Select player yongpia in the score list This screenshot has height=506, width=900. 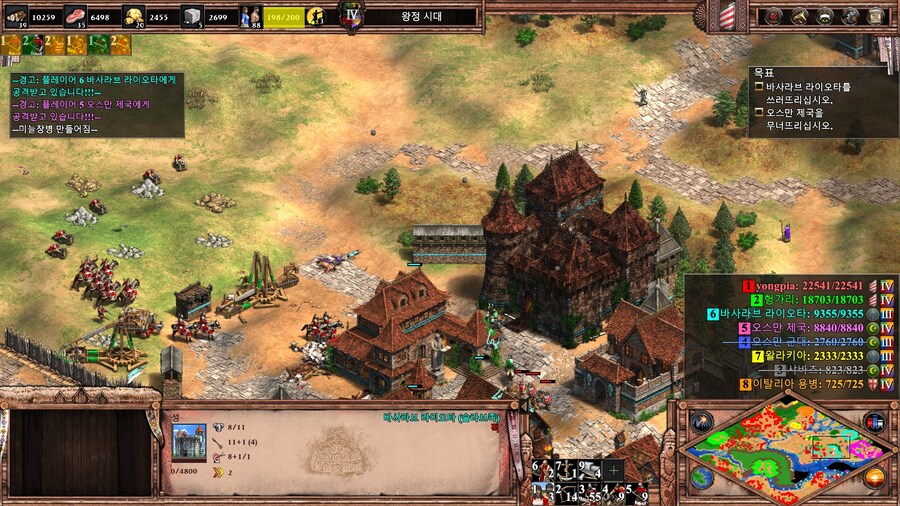pyautogui.click(x=790, y=285)
